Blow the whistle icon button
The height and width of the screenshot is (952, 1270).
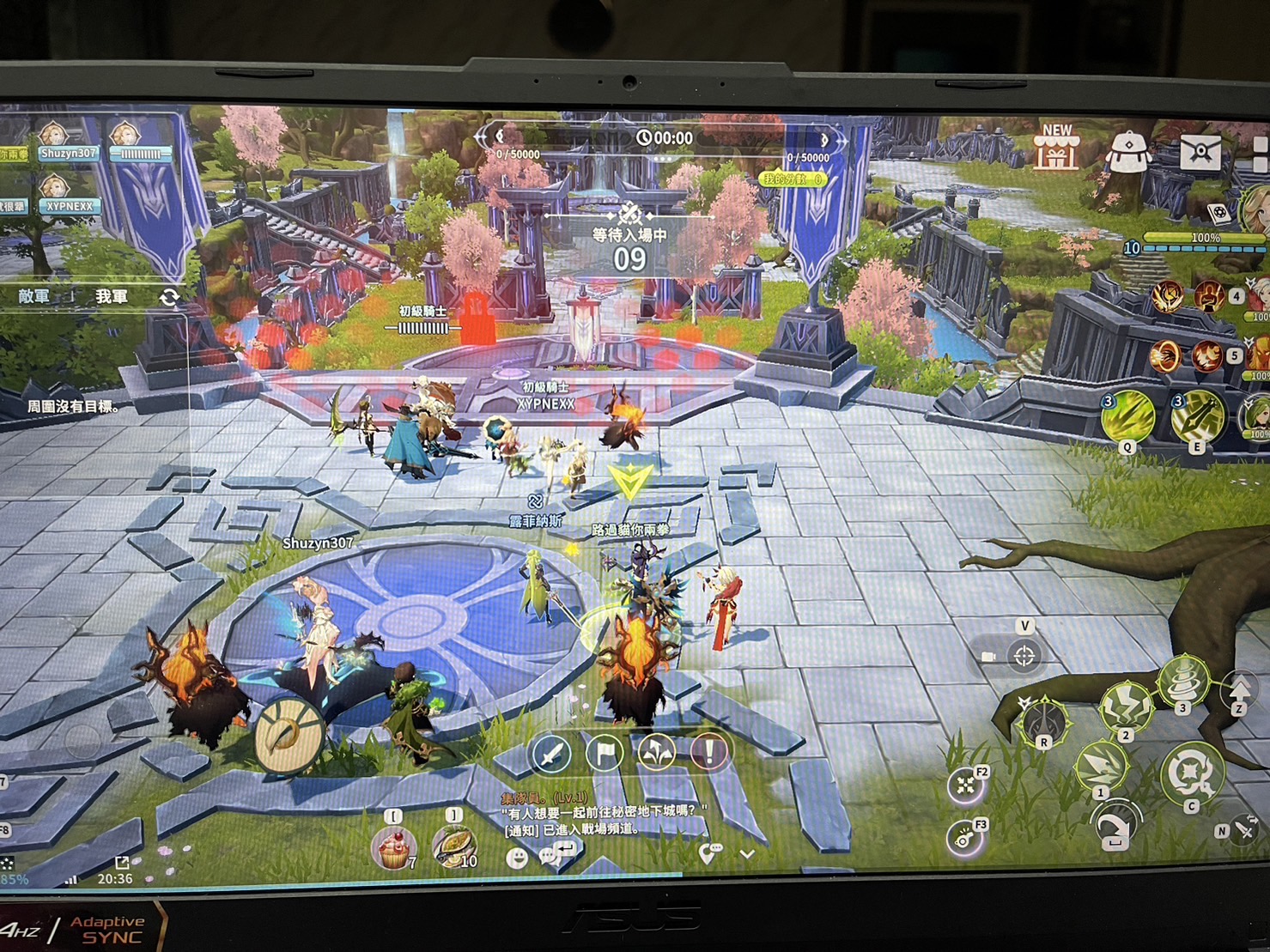965,838
